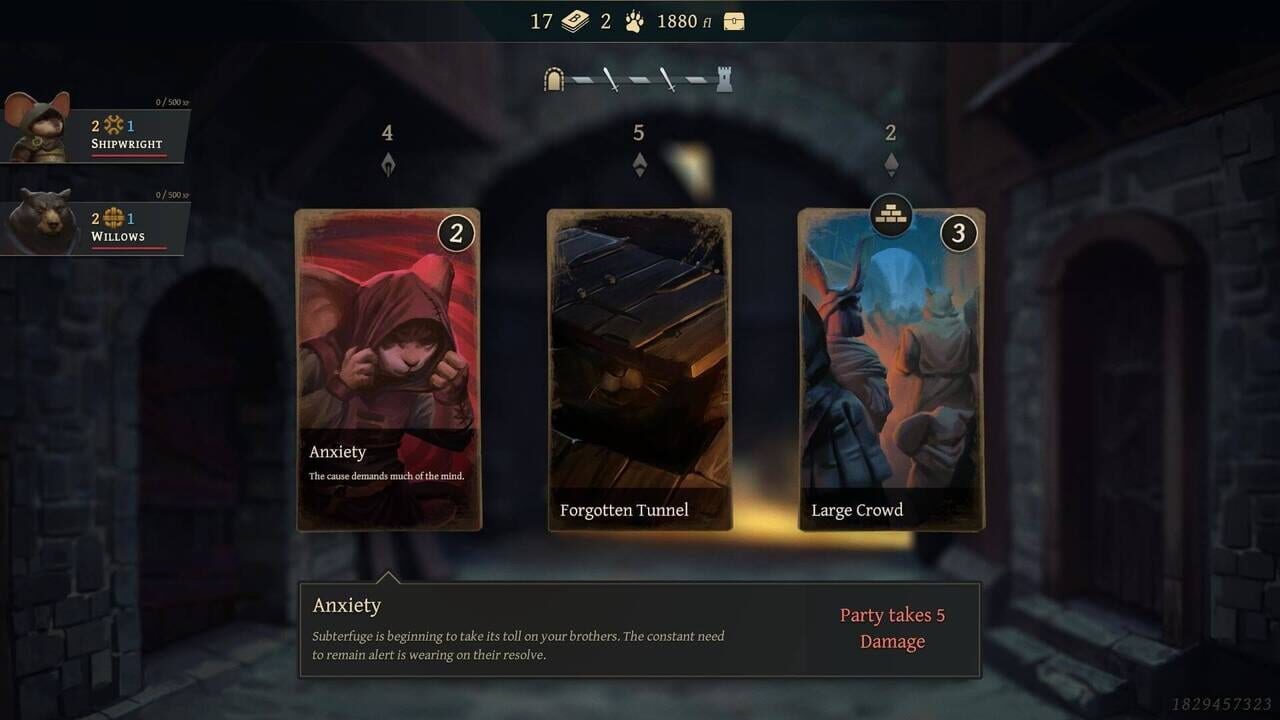The width and height of the screenshot is (1280, 720).
Task: Click the Party takes 5 Damage text
Action: [x=892, y=628]
